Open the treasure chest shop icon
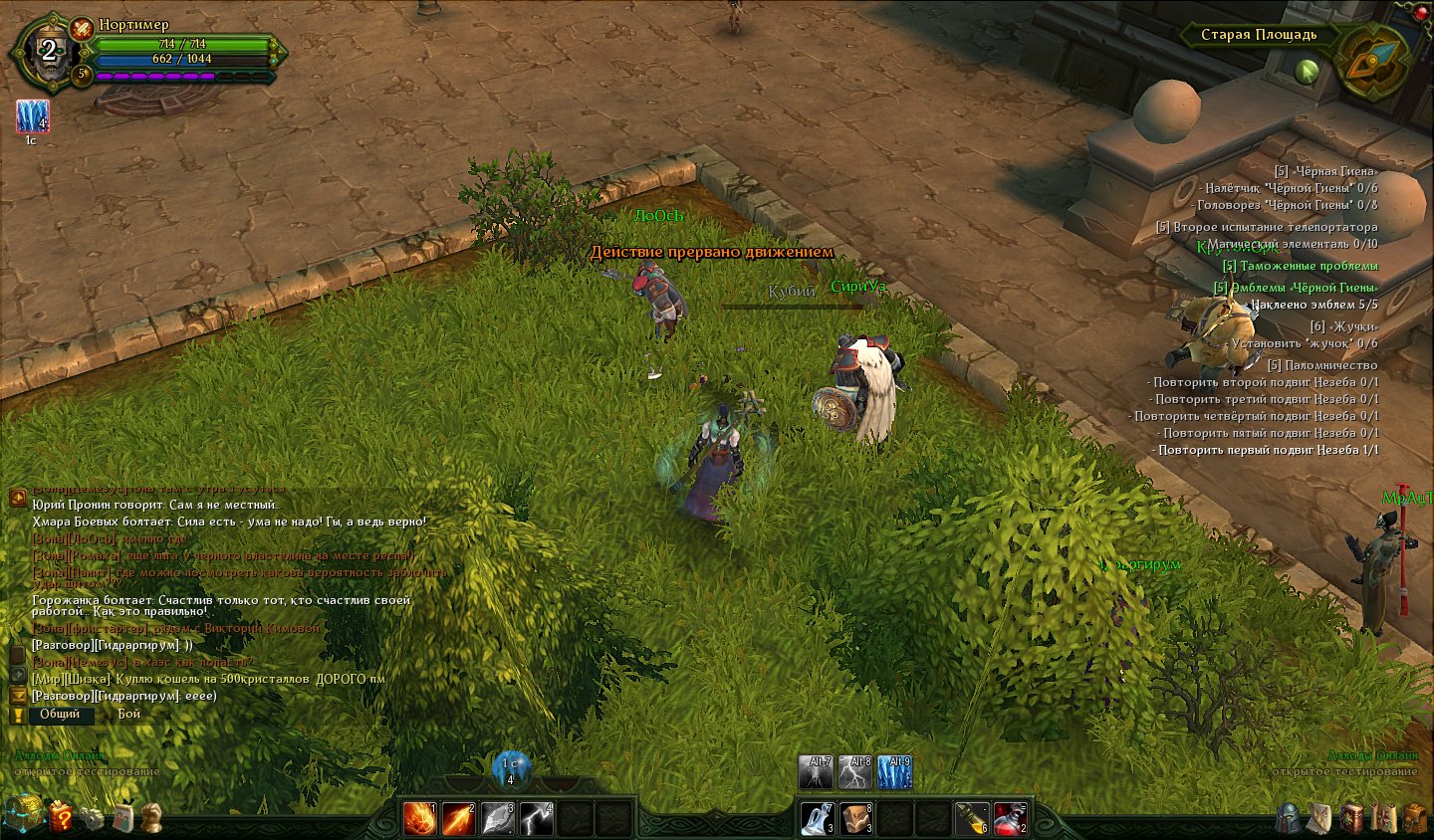 (x=22, y=814)
